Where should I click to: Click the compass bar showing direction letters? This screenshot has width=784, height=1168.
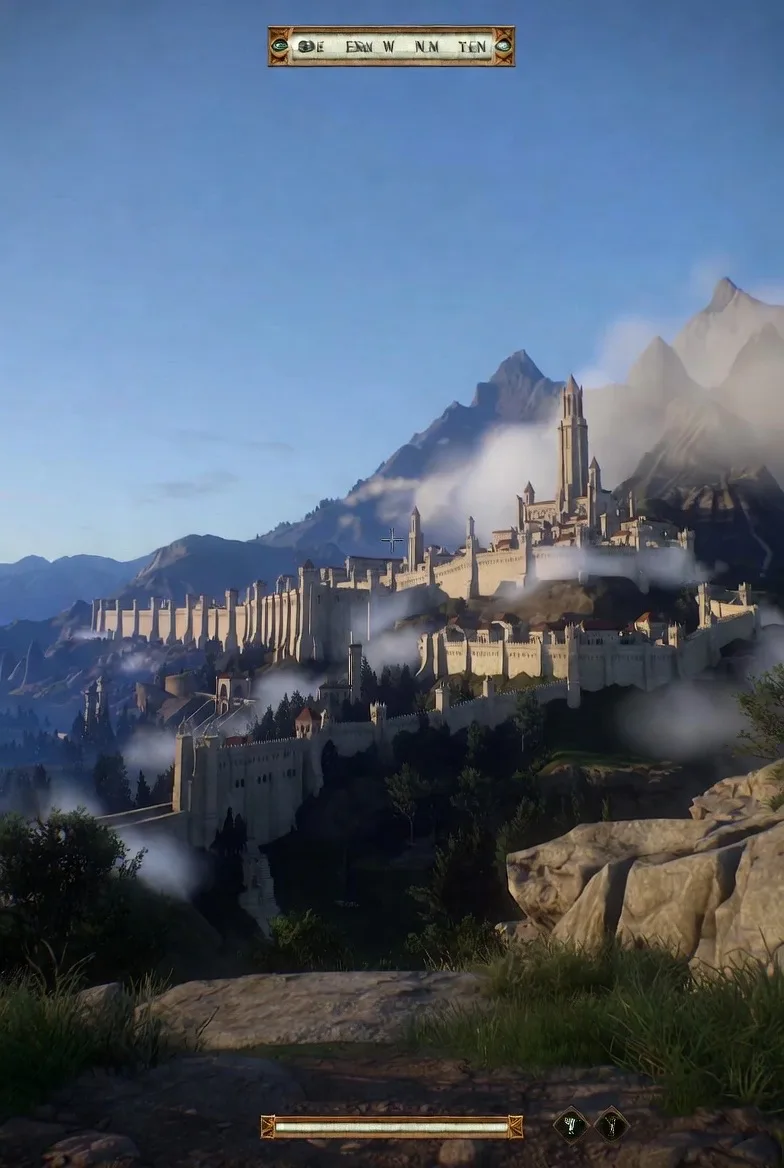[391, 46]
